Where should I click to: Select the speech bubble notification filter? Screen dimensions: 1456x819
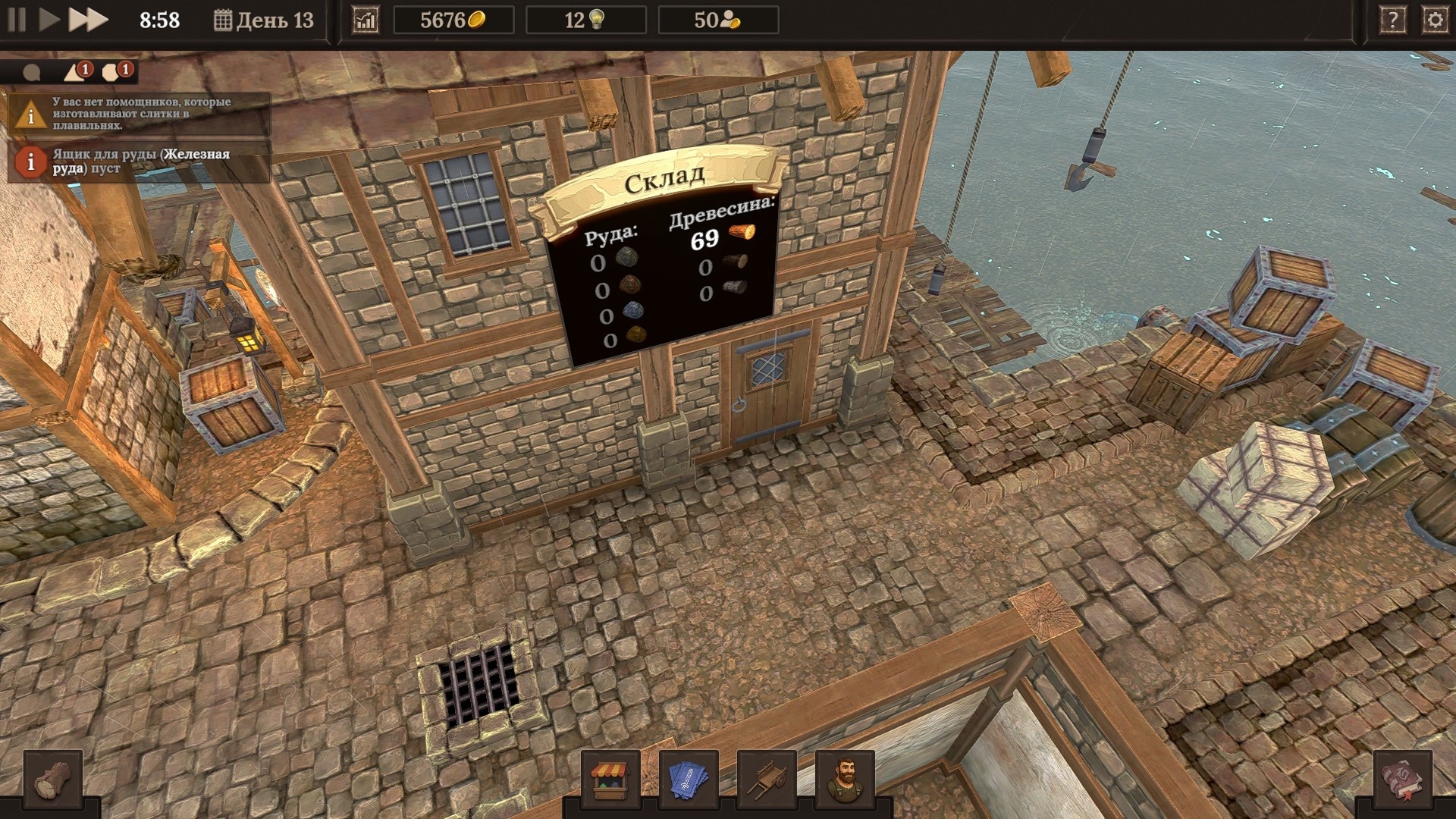tap(32, 73)
